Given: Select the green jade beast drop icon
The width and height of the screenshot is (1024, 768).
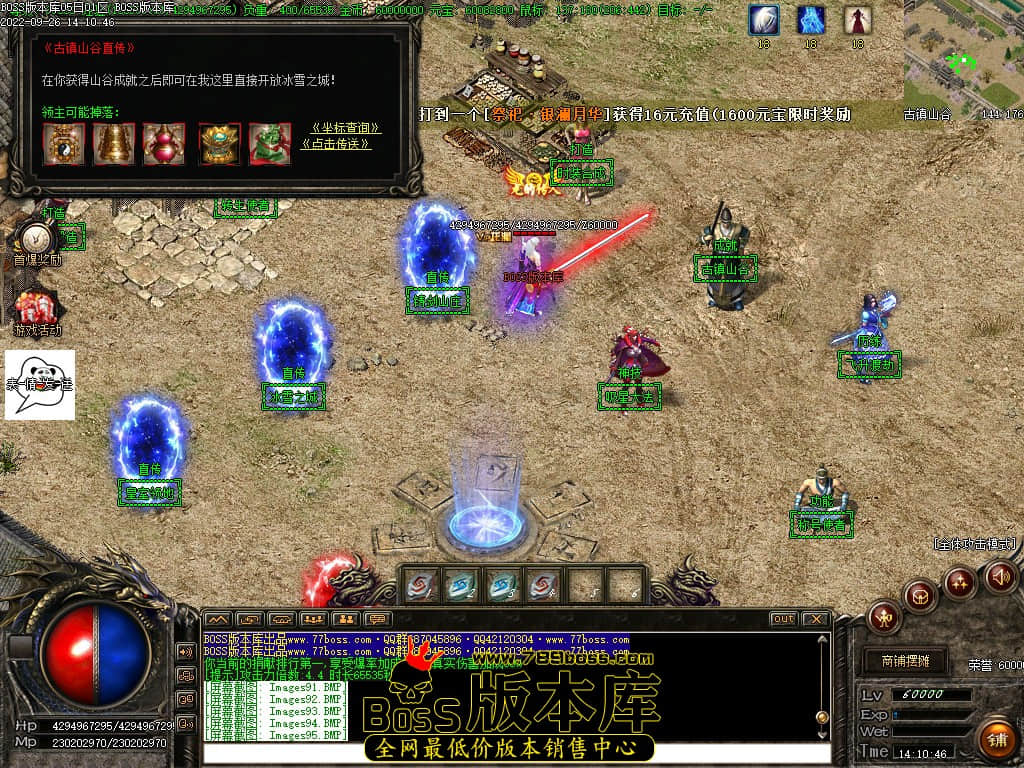Looking at the screenshot, I should click(x=270, y=143).
